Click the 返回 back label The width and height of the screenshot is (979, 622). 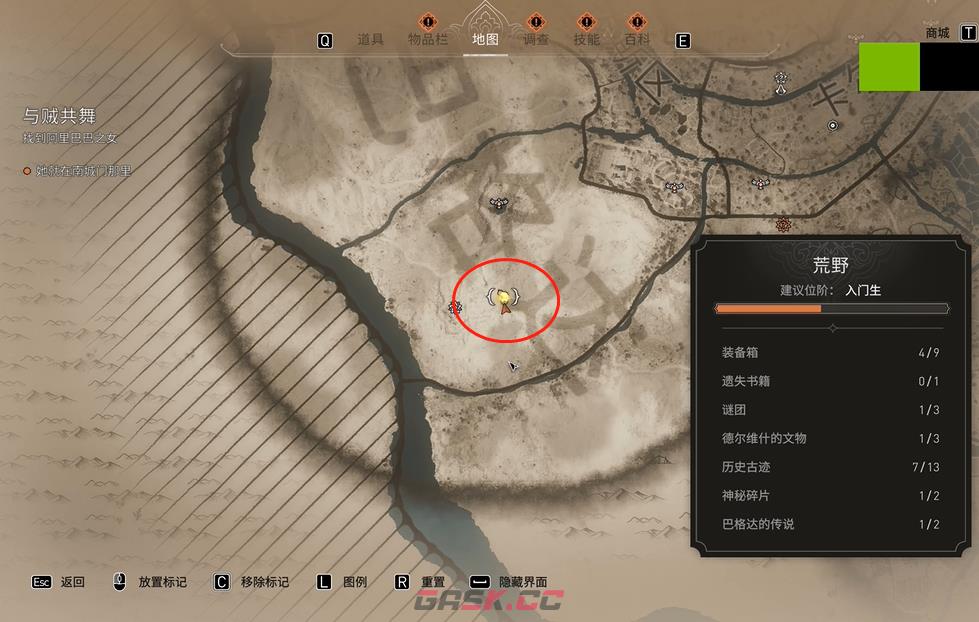(x=72, y=582)
